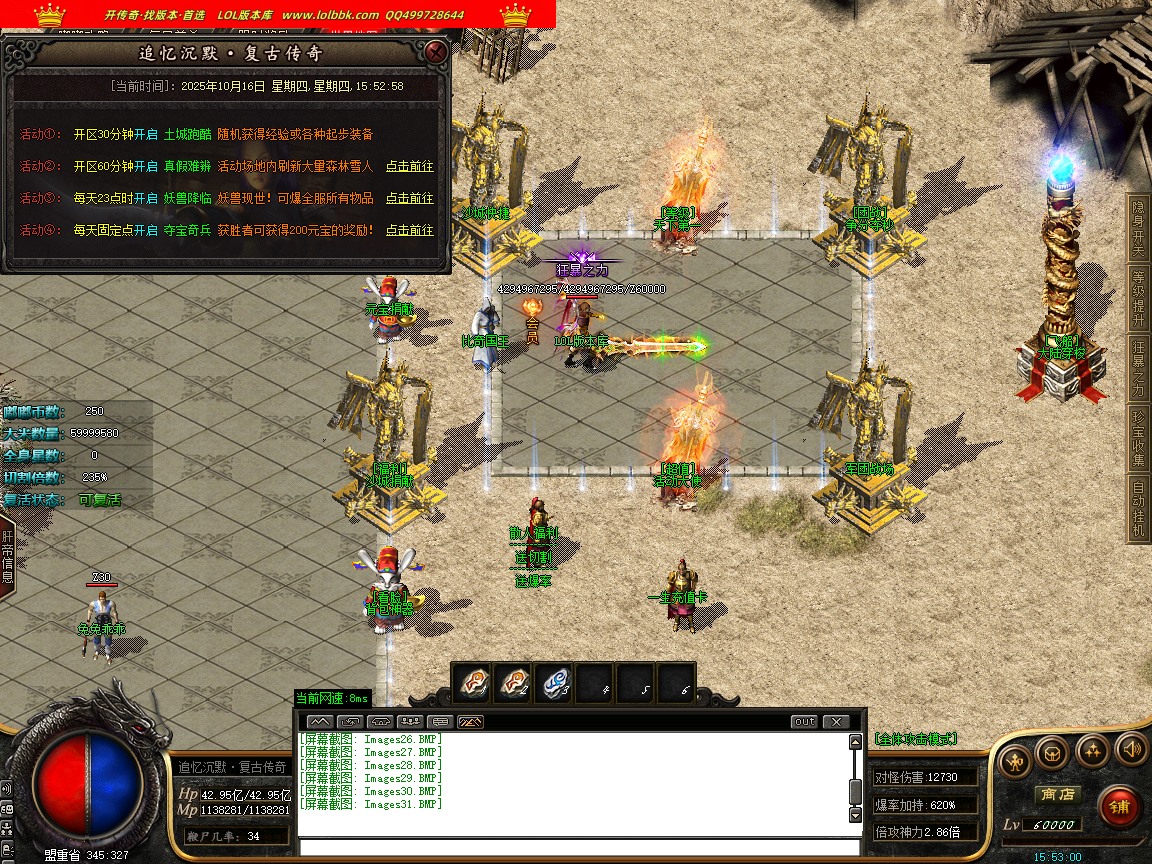Go to the 妖兽降临 event via 点击前往
Screen dimensions: 1152x864
click(410, 198)
